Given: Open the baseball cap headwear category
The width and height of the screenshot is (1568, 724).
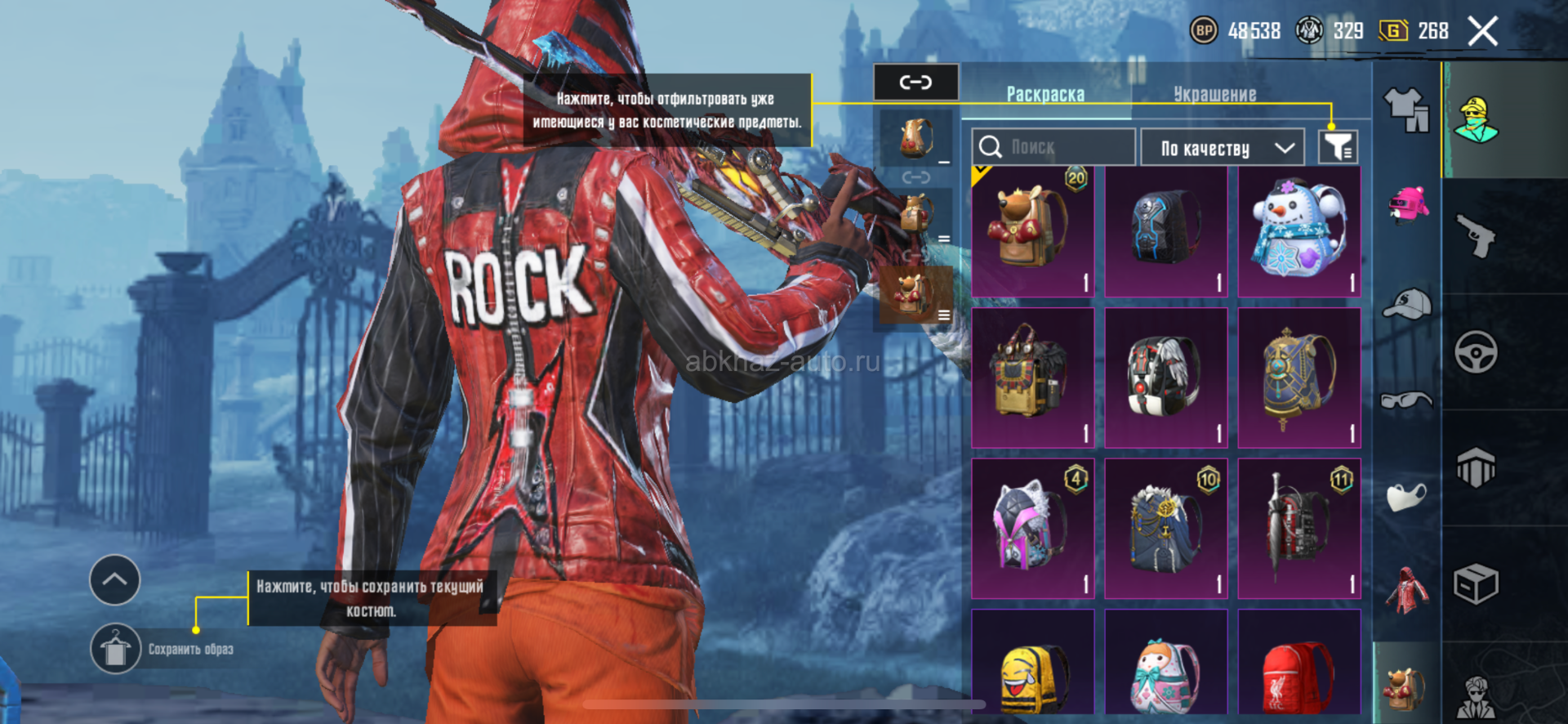Looking at the screenshot, I should [x=1406, y=303].
